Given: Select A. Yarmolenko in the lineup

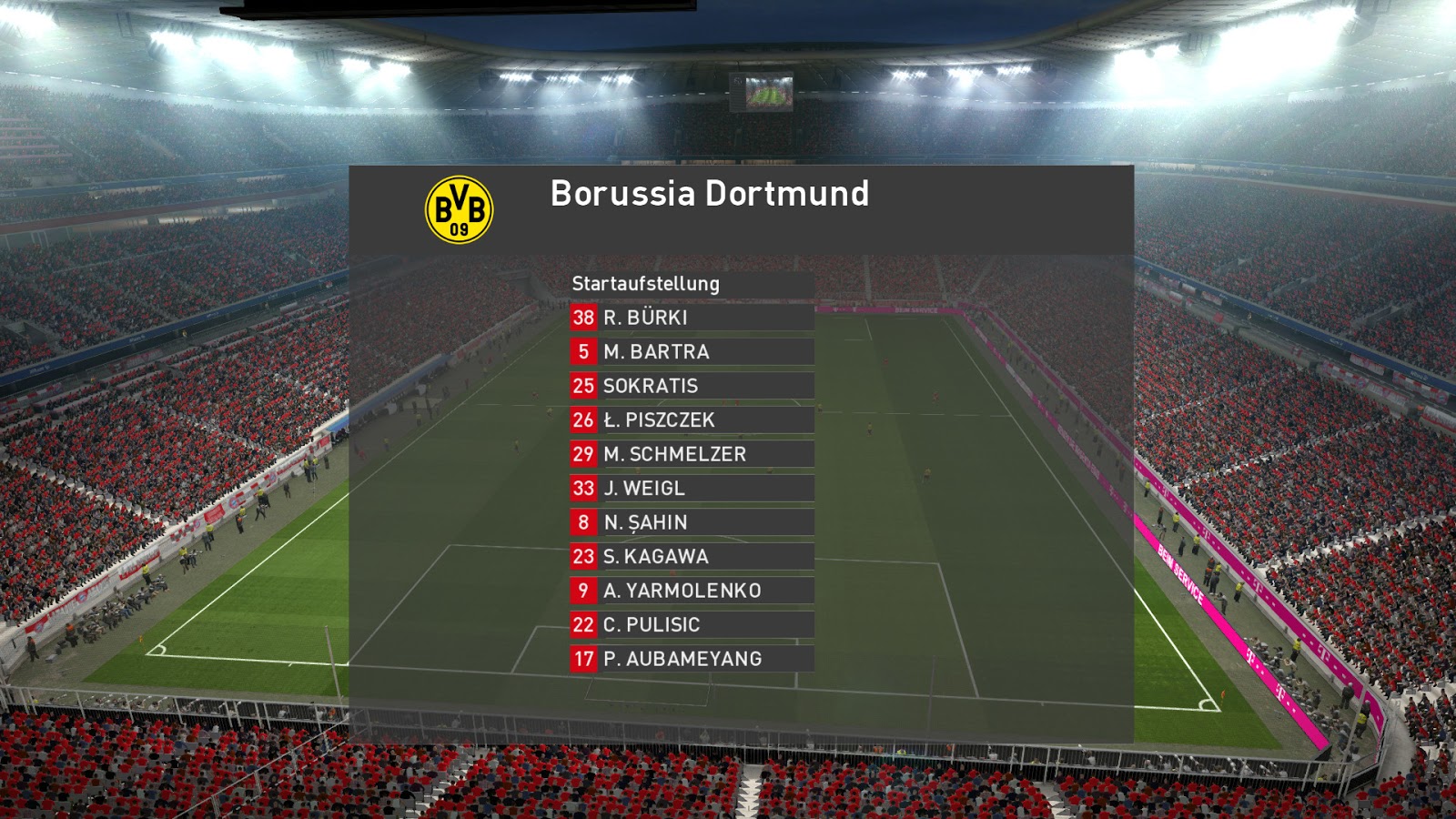Looking at the screenshot, I should (x=692, y=591).
